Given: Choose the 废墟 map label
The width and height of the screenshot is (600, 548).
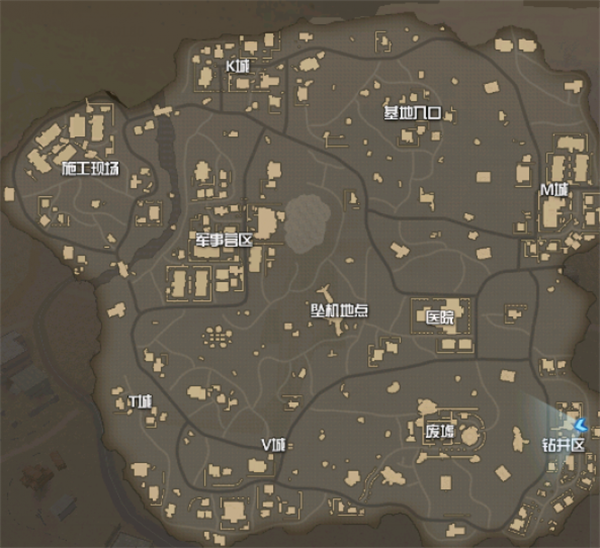Looking at the screenshot, I should click(x=439, y=433).
